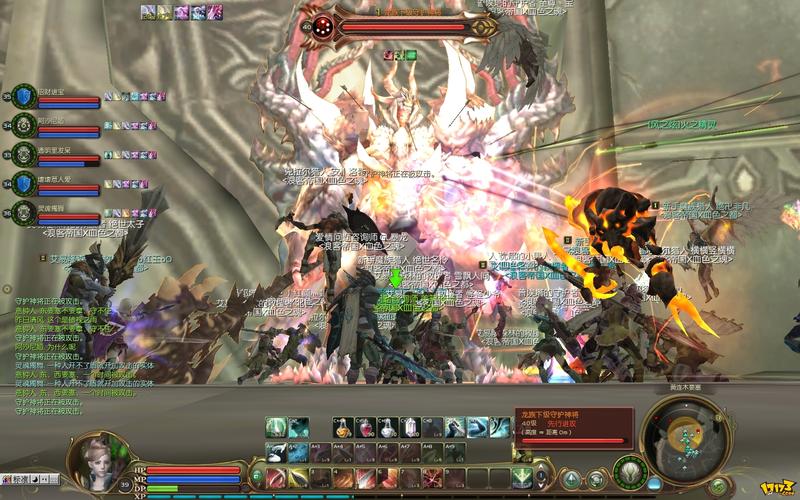
Task: Click the small green button below the minimap
Action: tap(718, 486)
